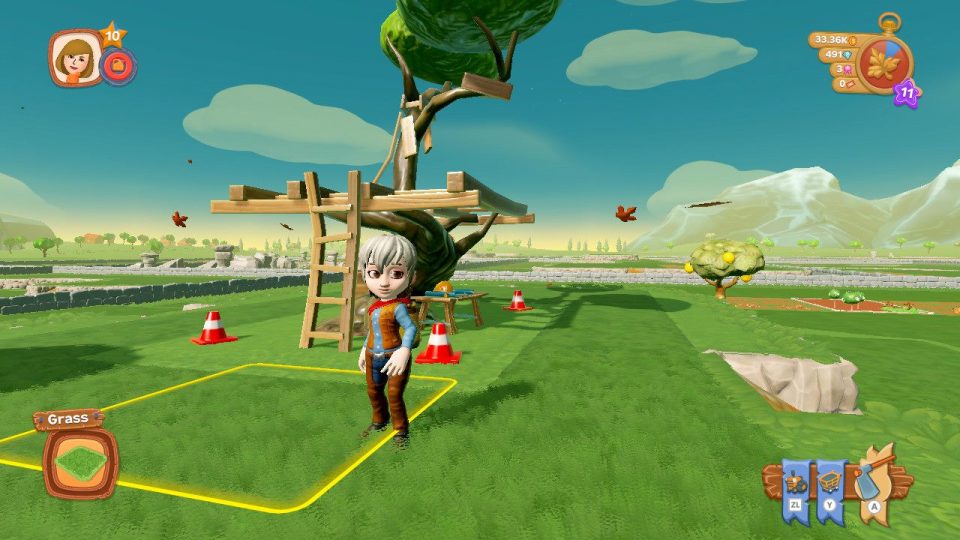Open the shopping cart banner
960x540 pixels.
(831, 484)
